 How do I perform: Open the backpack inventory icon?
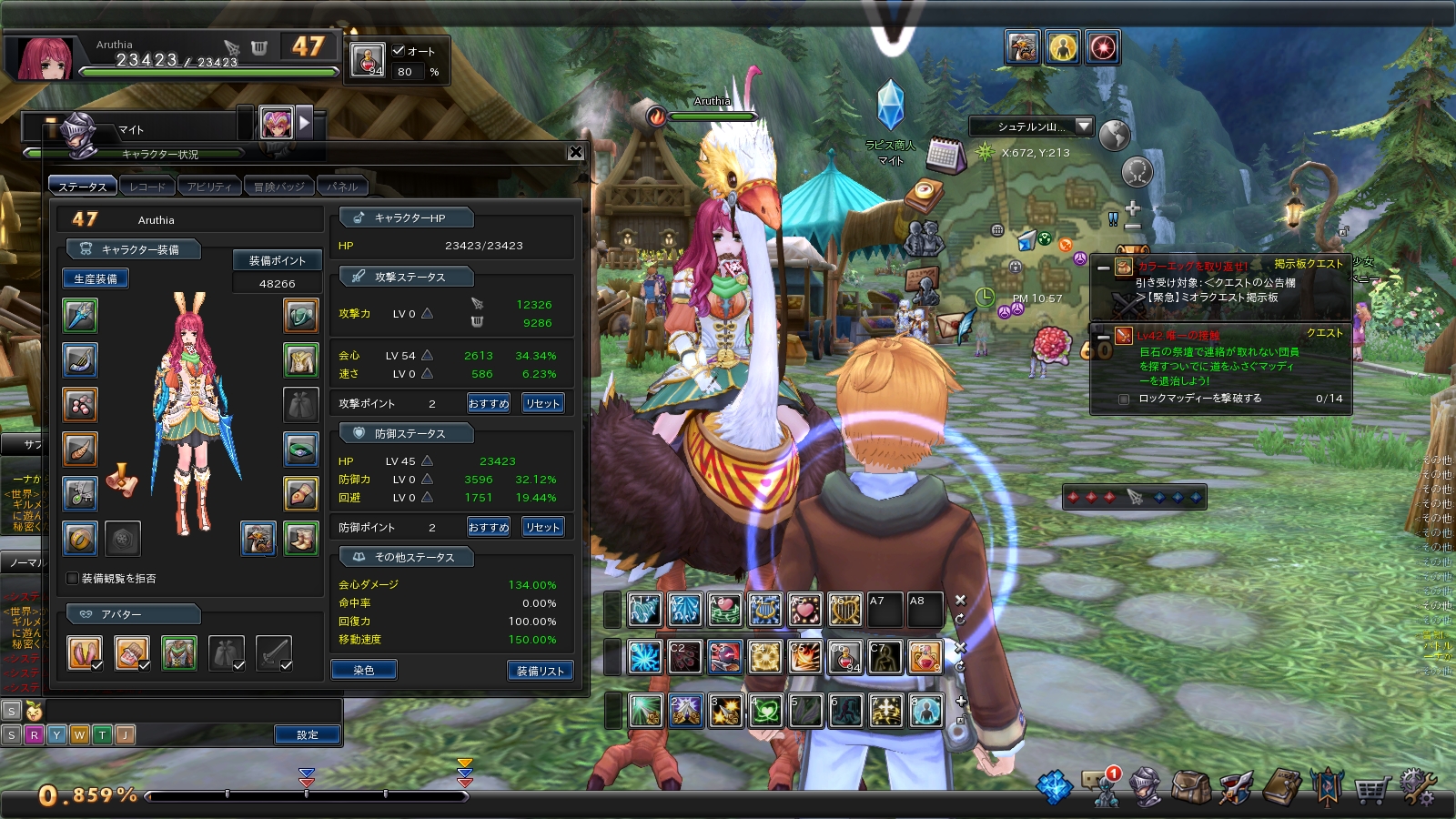click(1189, 787)
